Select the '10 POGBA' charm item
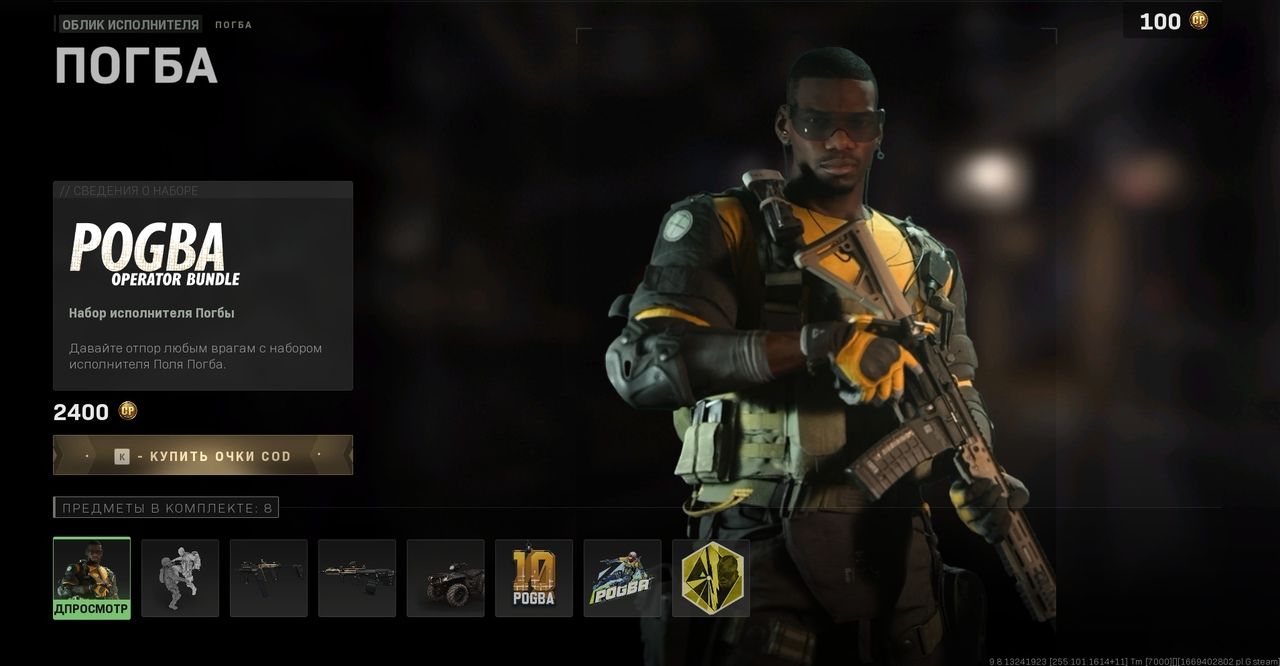The image size is (1280, 666). coord(534,578)
